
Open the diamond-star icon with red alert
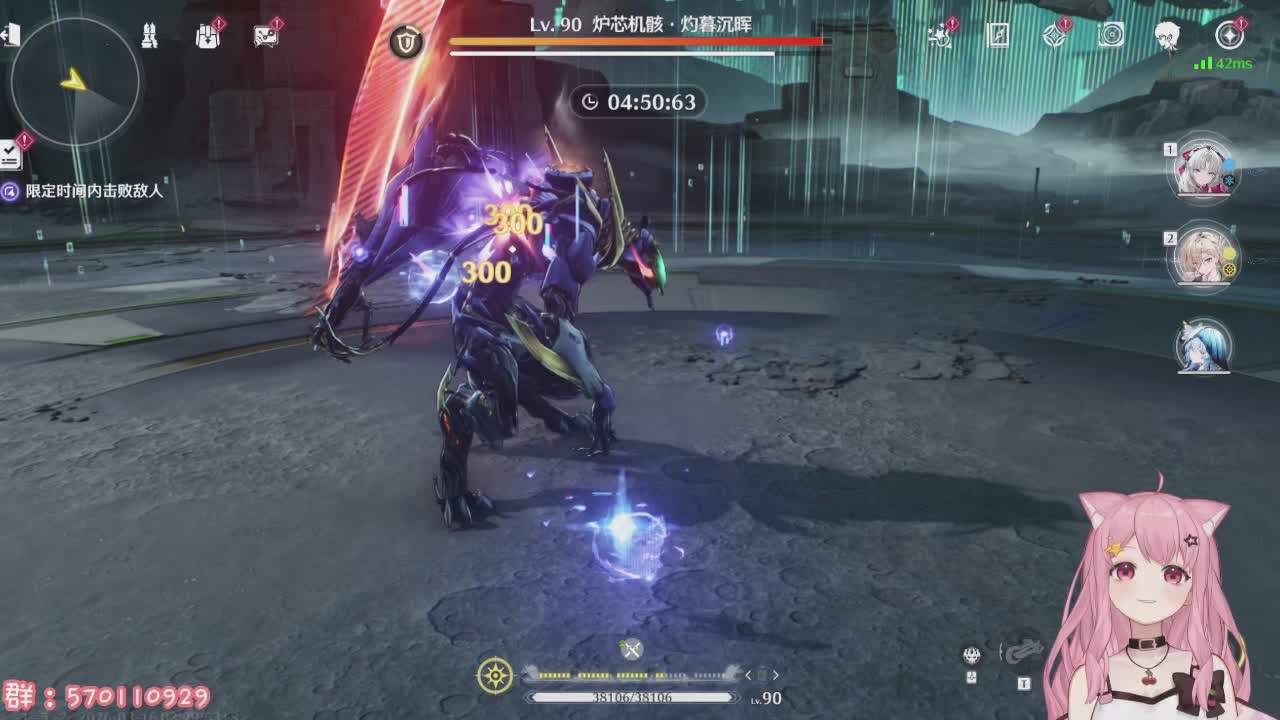1054,36
